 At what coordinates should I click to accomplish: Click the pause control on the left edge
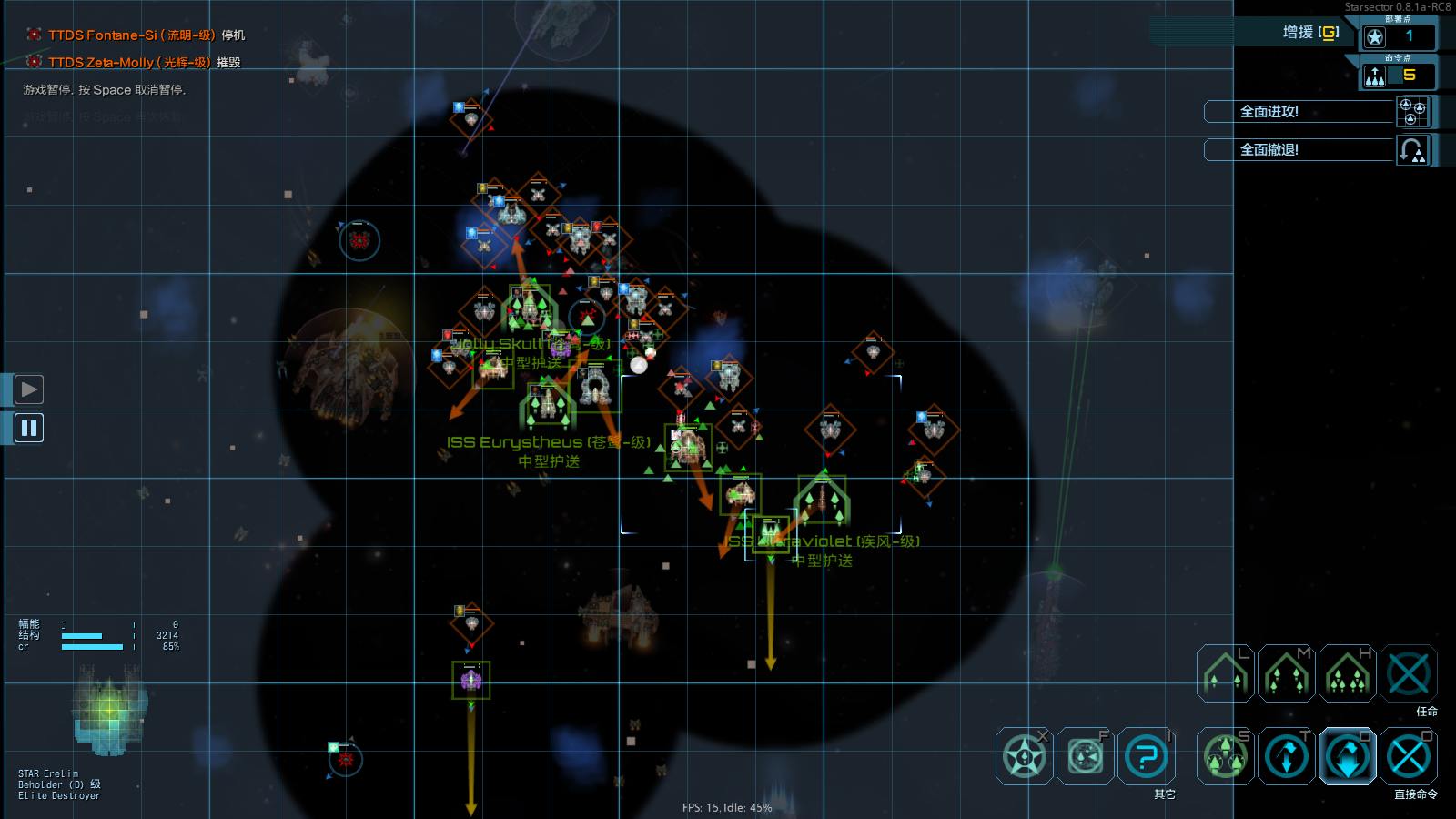28,428
